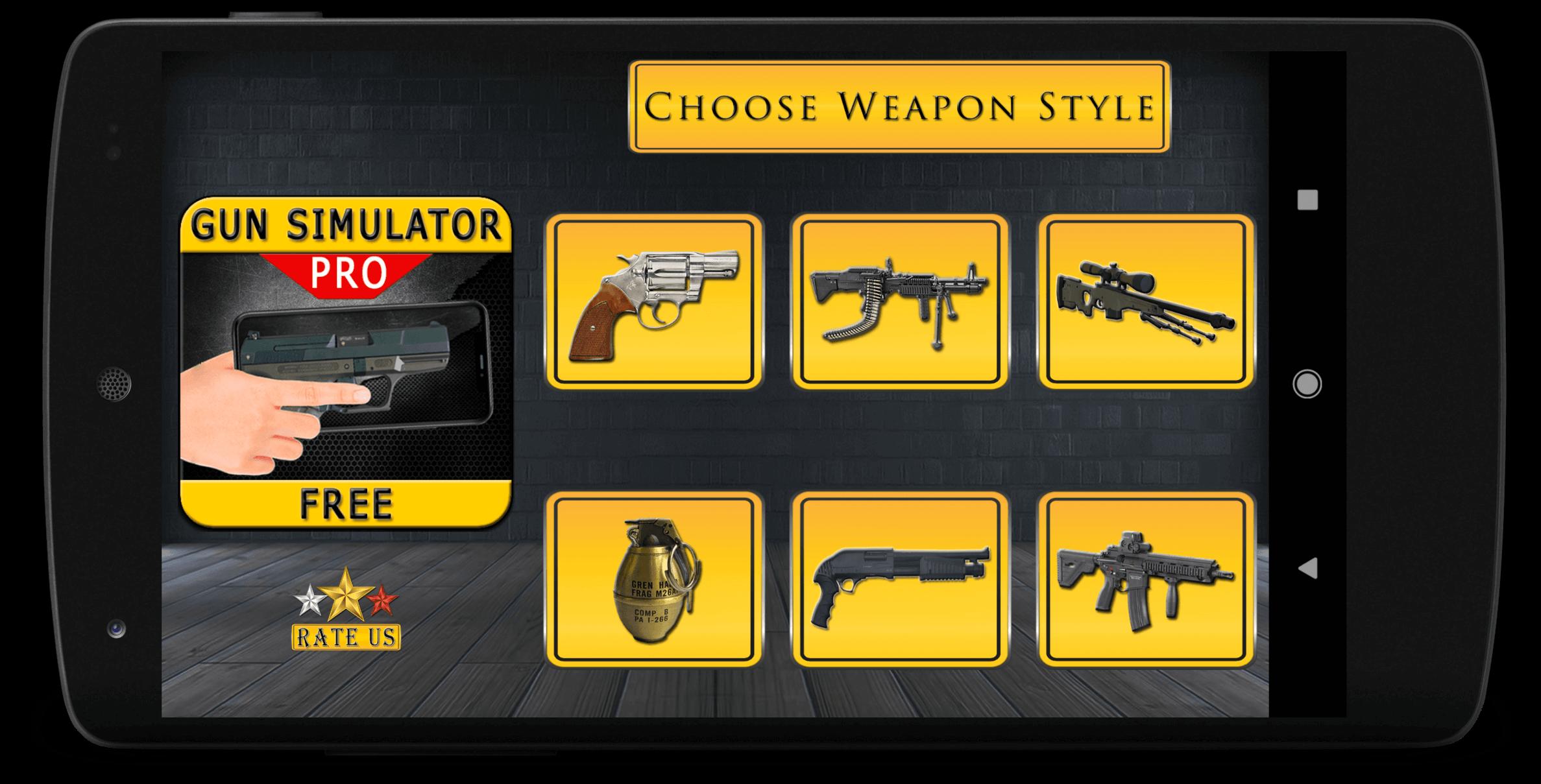Image resolution: width=1541 pixels, height=784 pixels.
Task: Tap the Gun Simulator Pro free banner
Action: [x=346, y=362]
